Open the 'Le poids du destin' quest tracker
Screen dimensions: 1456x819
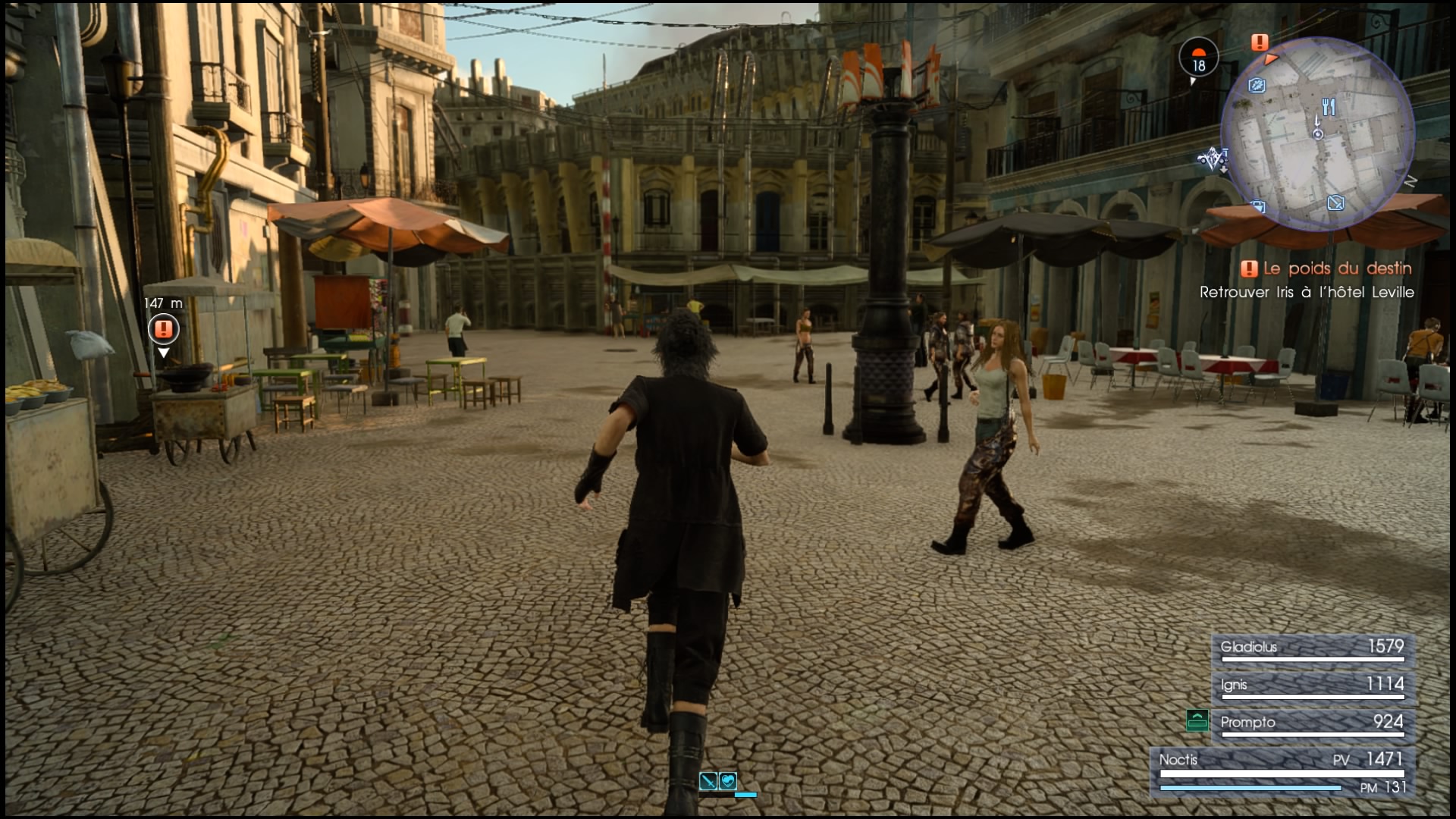pyautogui.click(x=1327, y=268)
